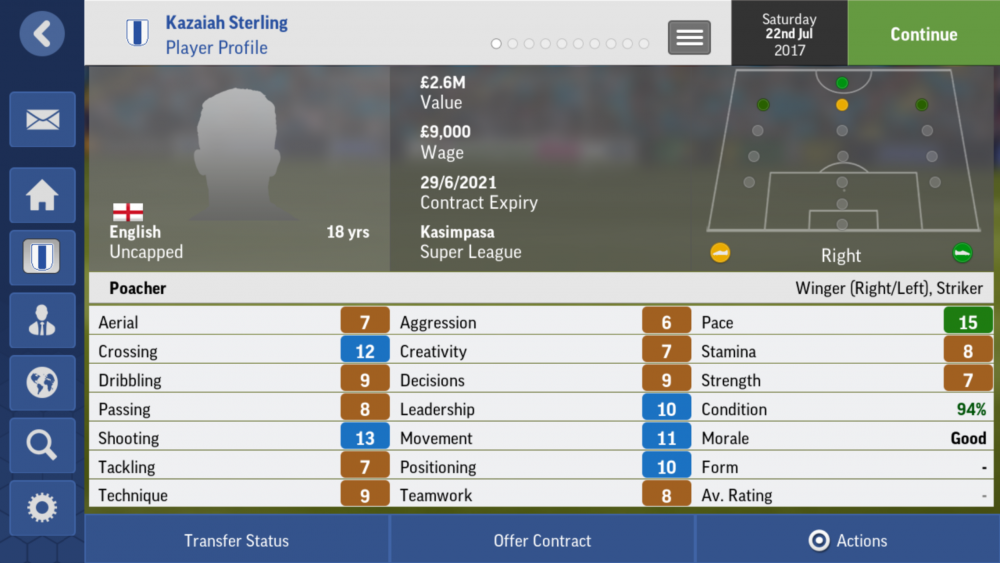This screenshot has width=1000, height=563.
Task: Select the yellow boot icon
Action: point(720,253)
